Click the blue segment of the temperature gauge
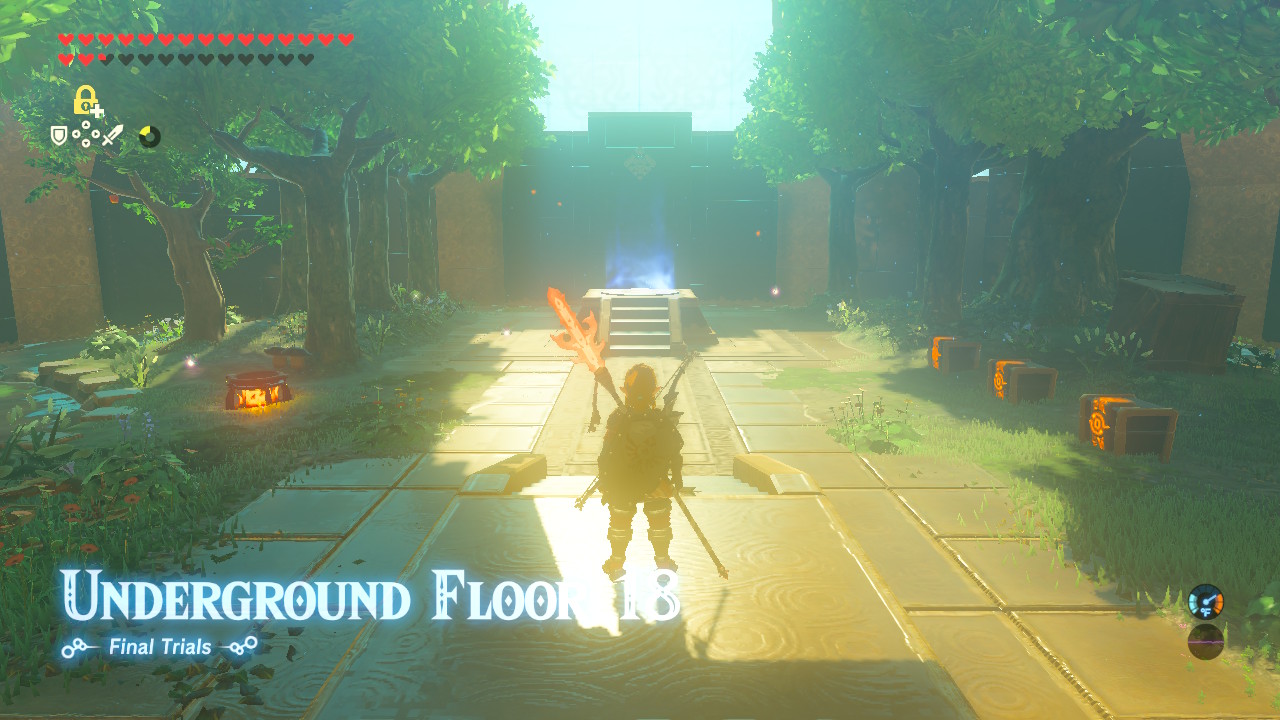Viewport: 1280px width, 720px height. (1193, 603)
